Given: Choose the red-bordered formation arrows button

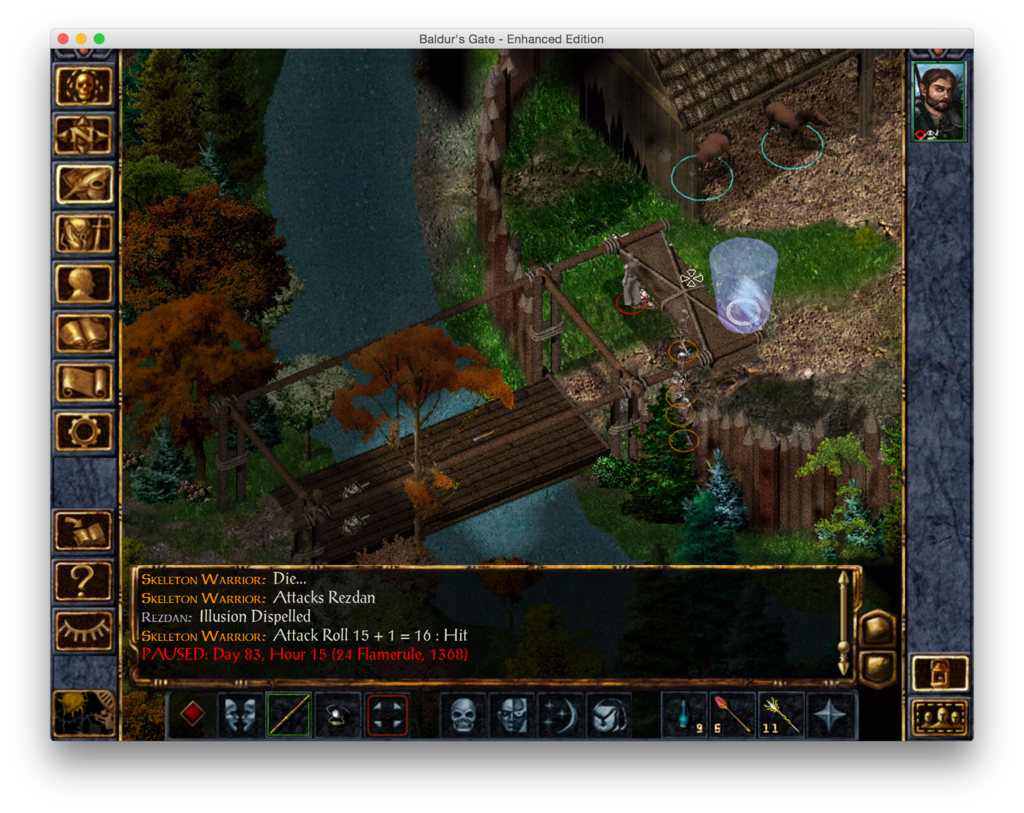Looking at the screenshot, I should tap(387, 715).
